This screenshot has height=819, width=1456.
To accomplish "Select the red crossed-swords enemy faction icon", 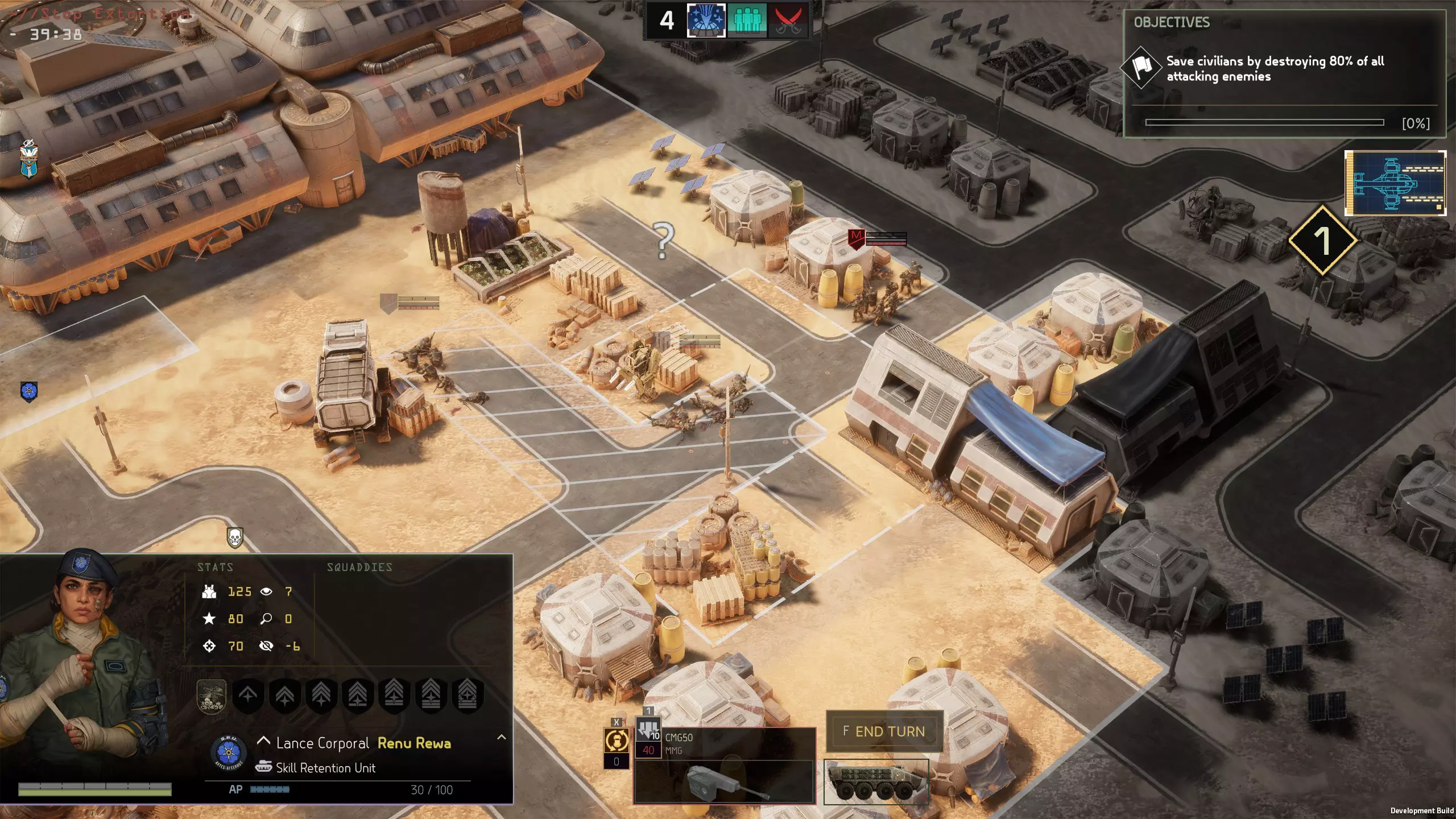I will click(x=788, y=20).
